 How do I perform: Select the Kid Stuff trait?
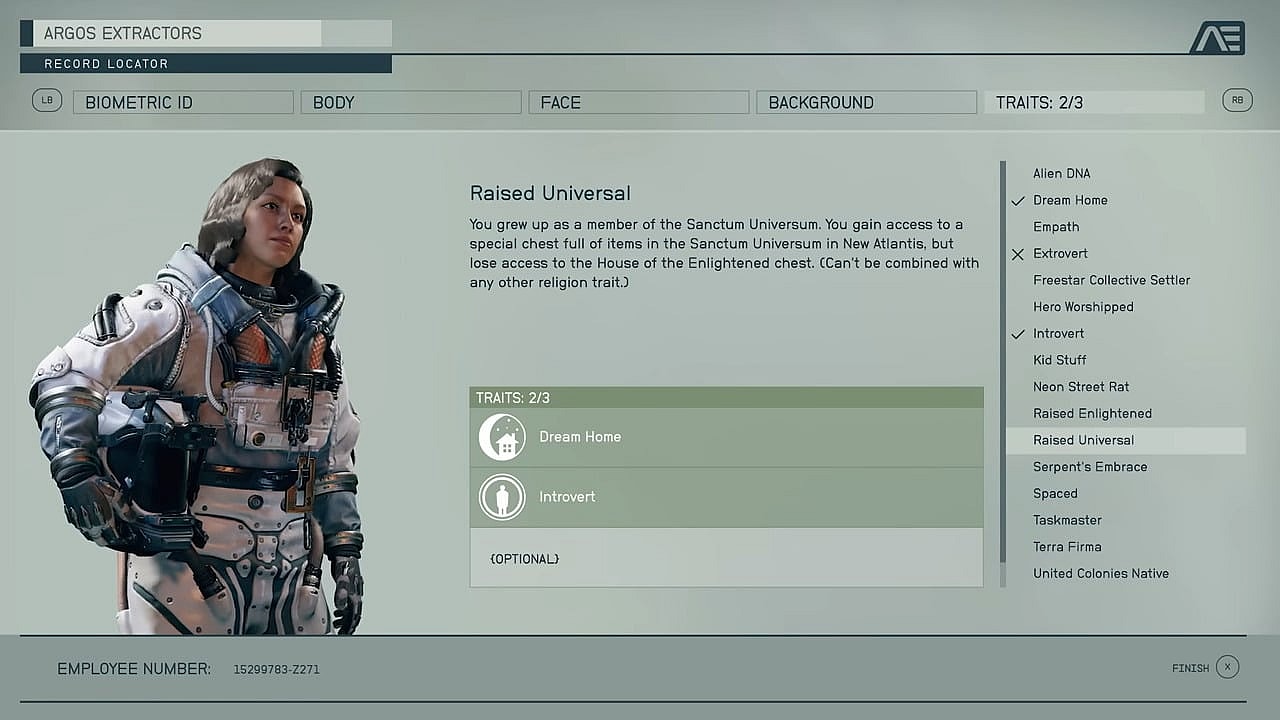tap(1059, 360)
